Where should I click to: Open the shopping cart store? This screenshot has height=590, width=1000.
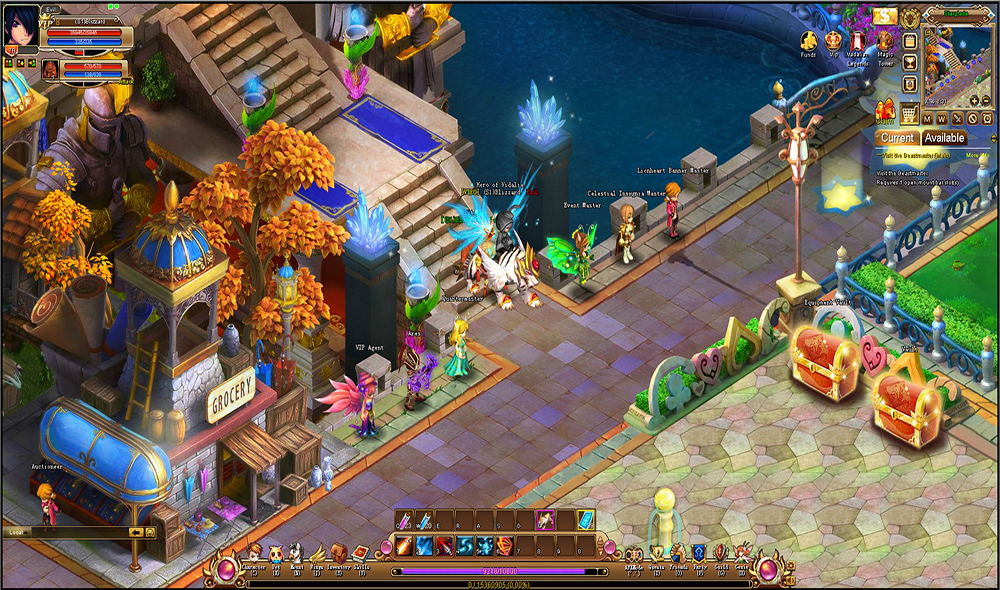tap(910, 113)
